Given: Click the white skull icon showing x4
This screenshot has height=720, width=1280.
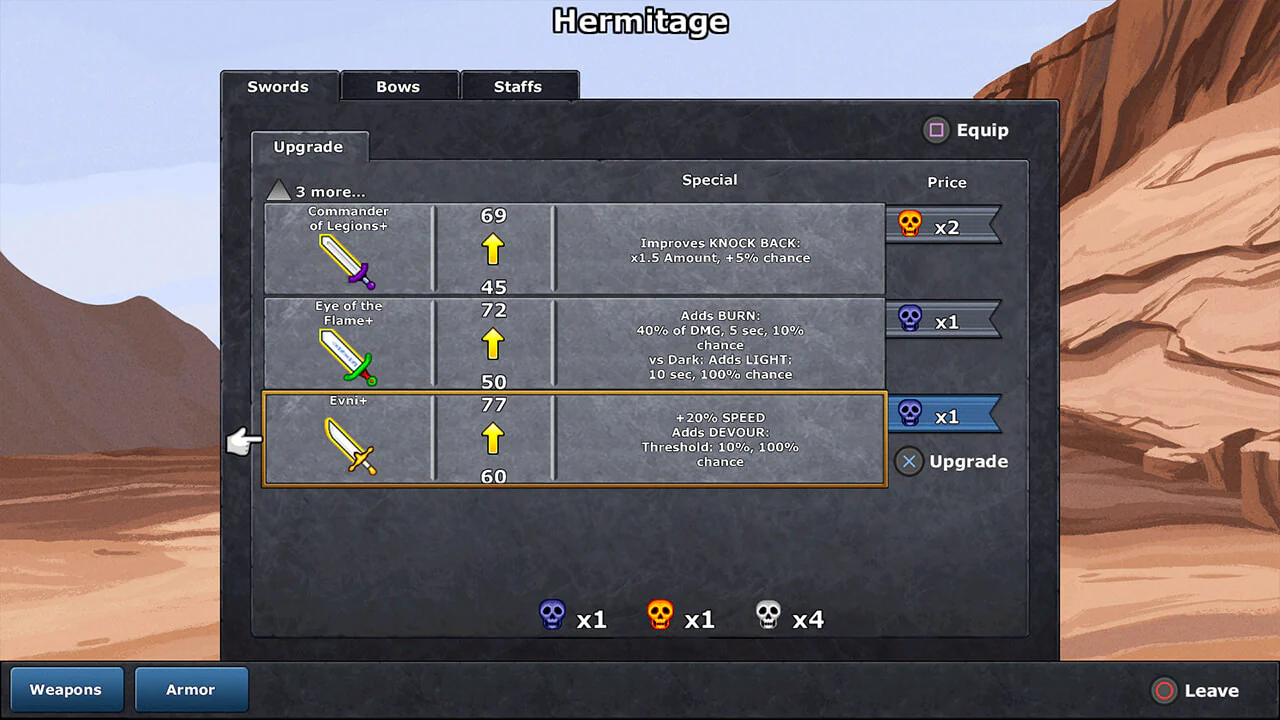Looking at the screenshot, I should tap(768, 616).
